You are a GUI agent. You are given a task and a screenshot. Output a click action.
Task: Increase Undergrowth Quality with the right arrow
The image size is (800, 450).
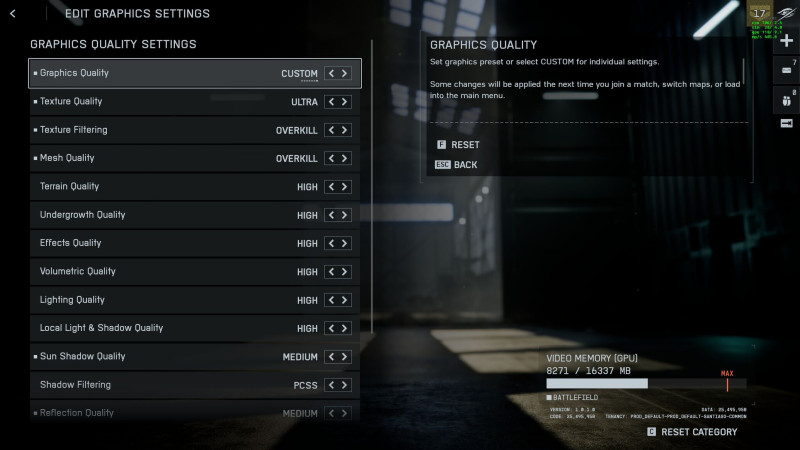(x=345, y=215)
